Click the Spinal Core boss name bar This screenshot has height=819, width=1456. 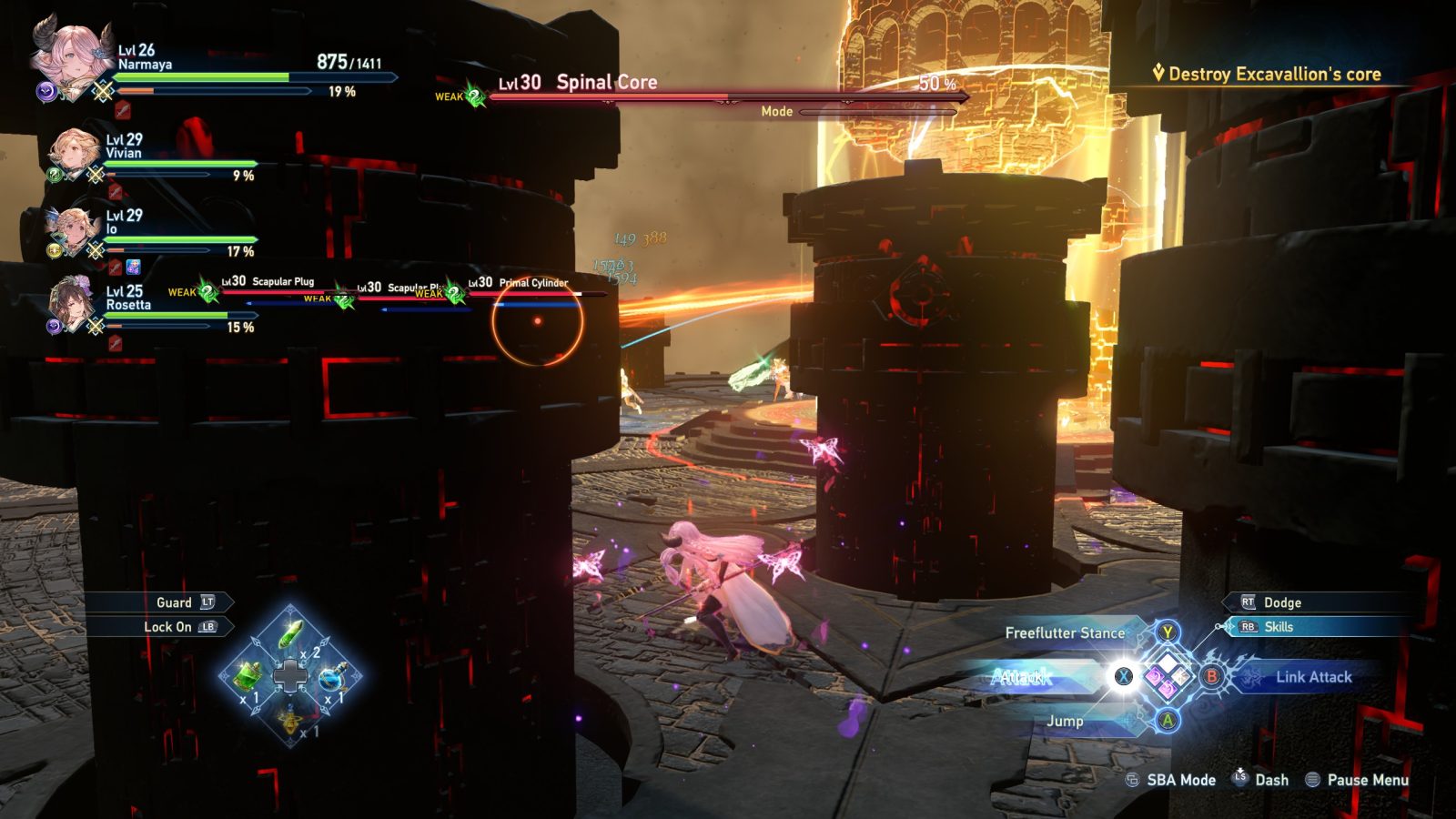(x=606, y=83)
